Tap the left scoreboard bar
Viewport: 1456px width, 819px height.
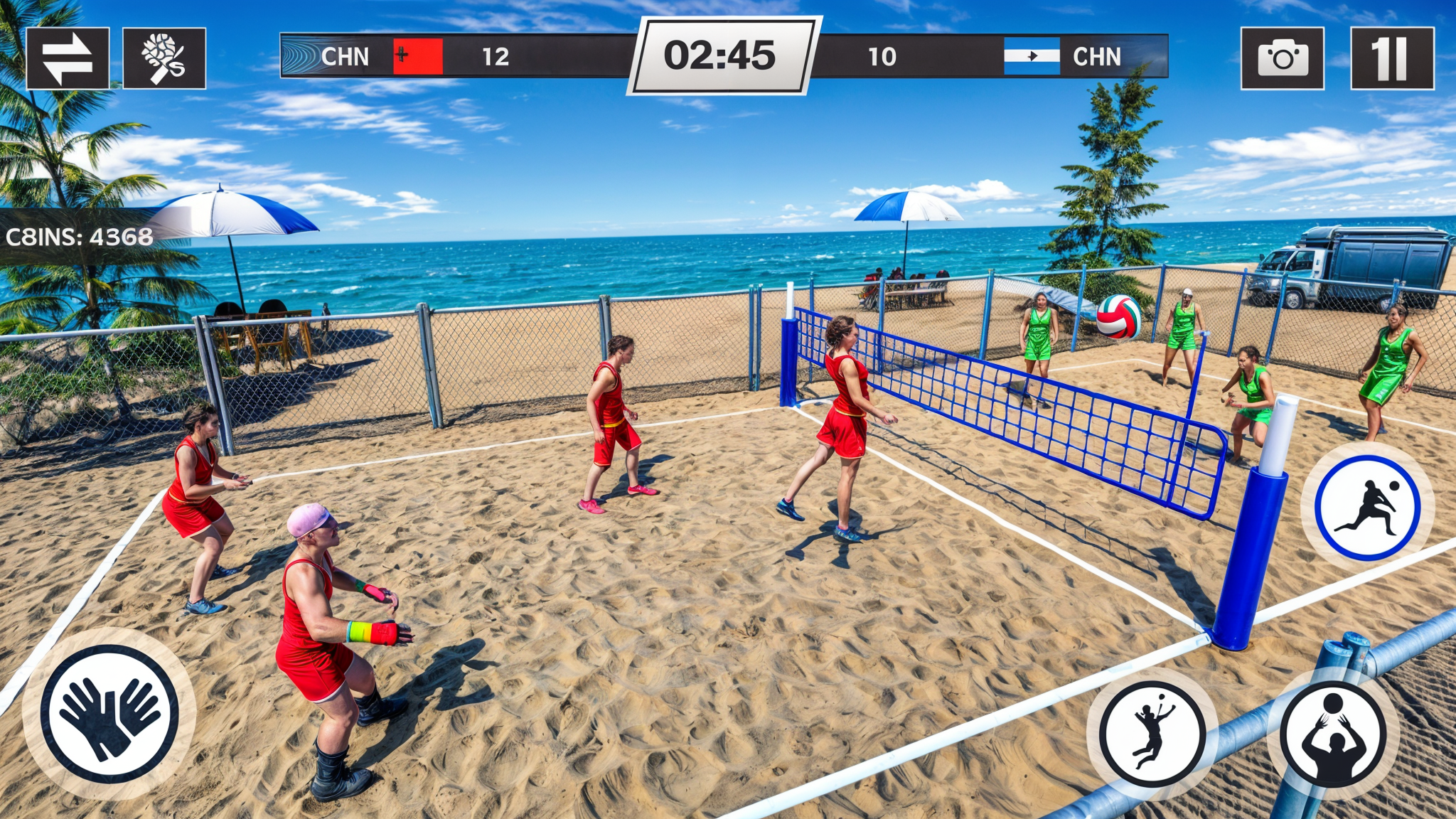(x=462, y=54)
